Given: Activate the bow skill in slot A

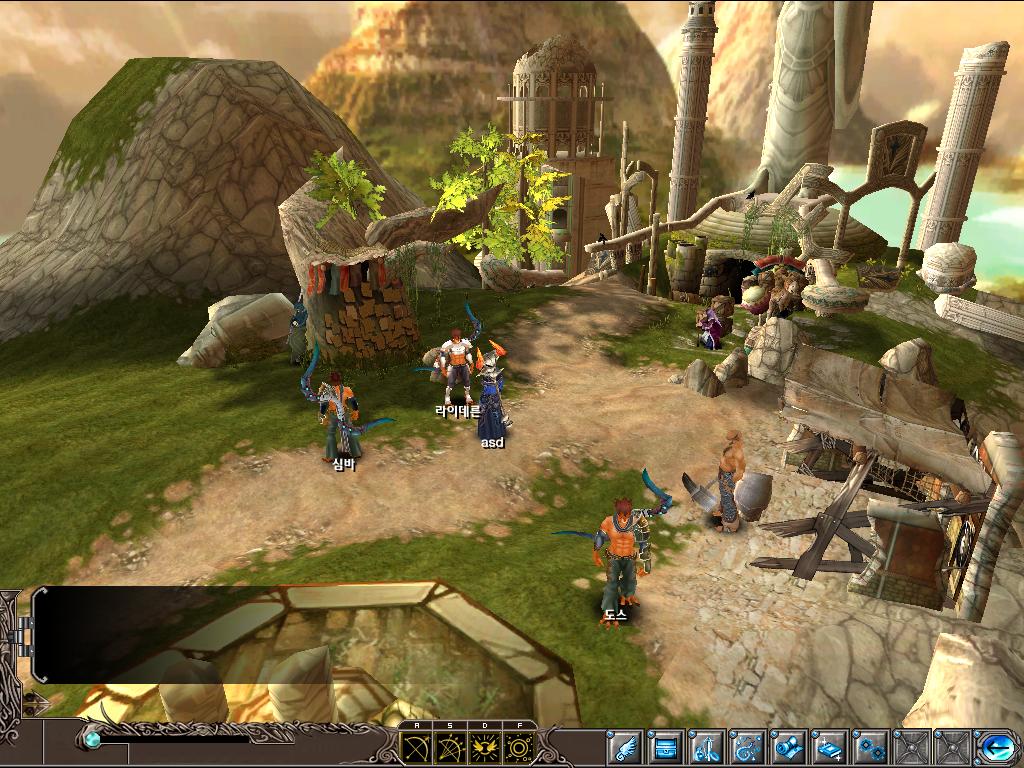Looking at the screenshot, I should [x=416, y=746].
